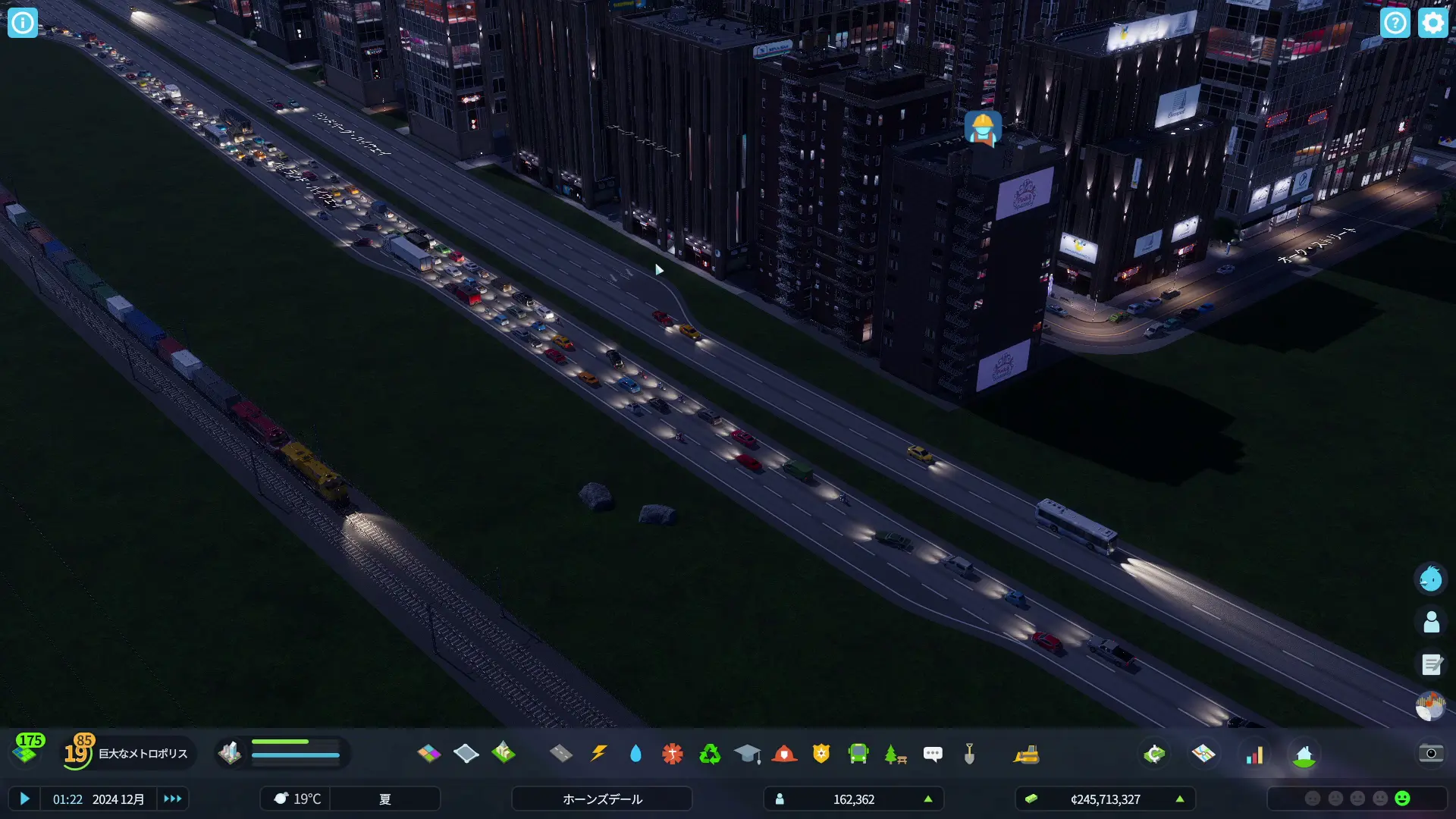This screenshot has width=1456, height=819.
Task: Select the roads build menu
Action: pos(561,753)
